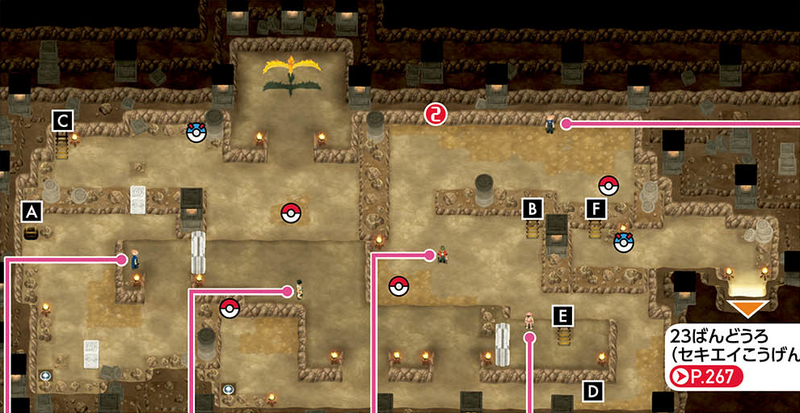The width and height of the screenshot is (800, 413).
Task: Choose the map marker labeled C
Action: coord(63,121)
